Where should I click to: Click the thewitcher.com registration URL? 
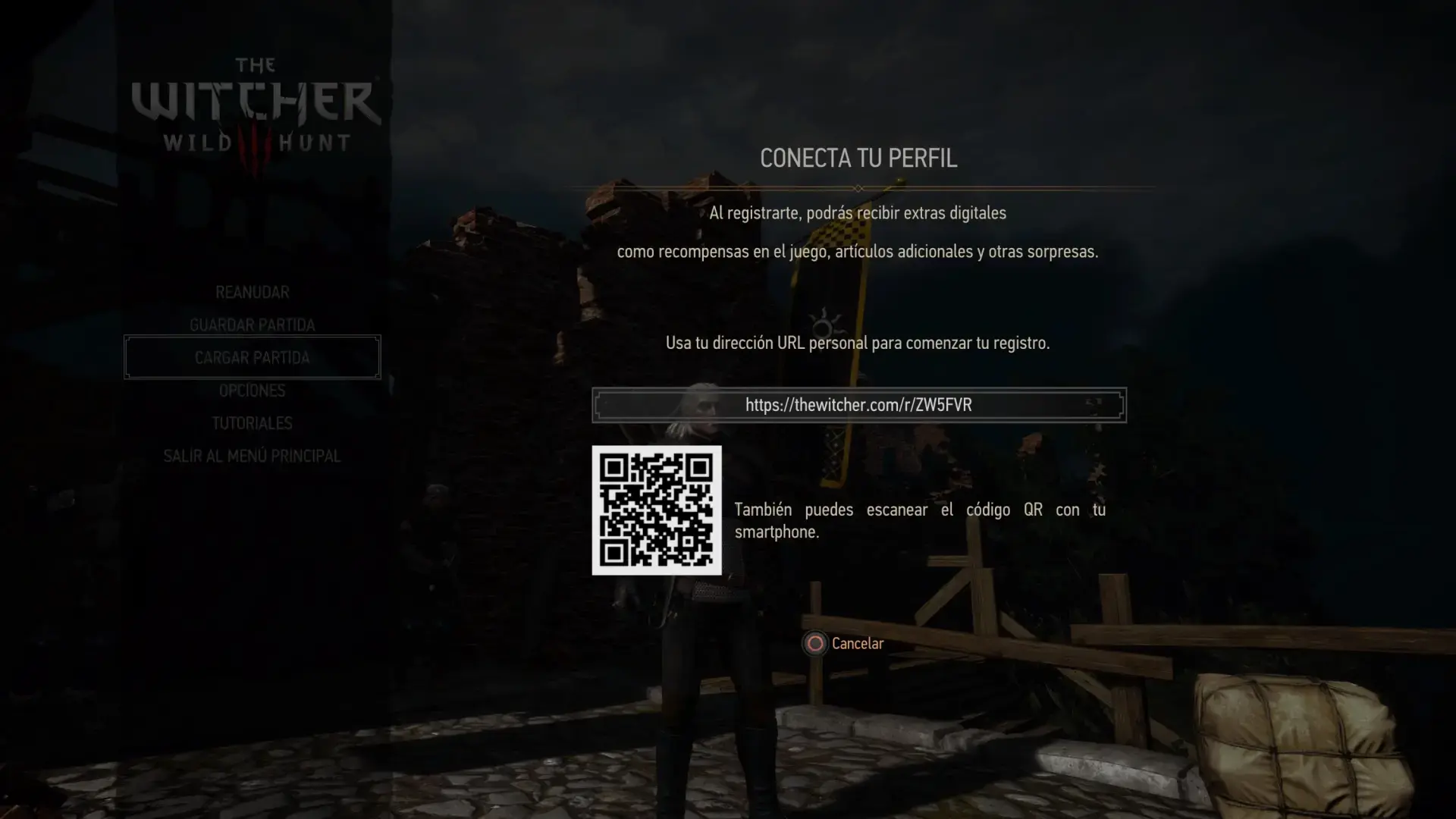point(858,404)
